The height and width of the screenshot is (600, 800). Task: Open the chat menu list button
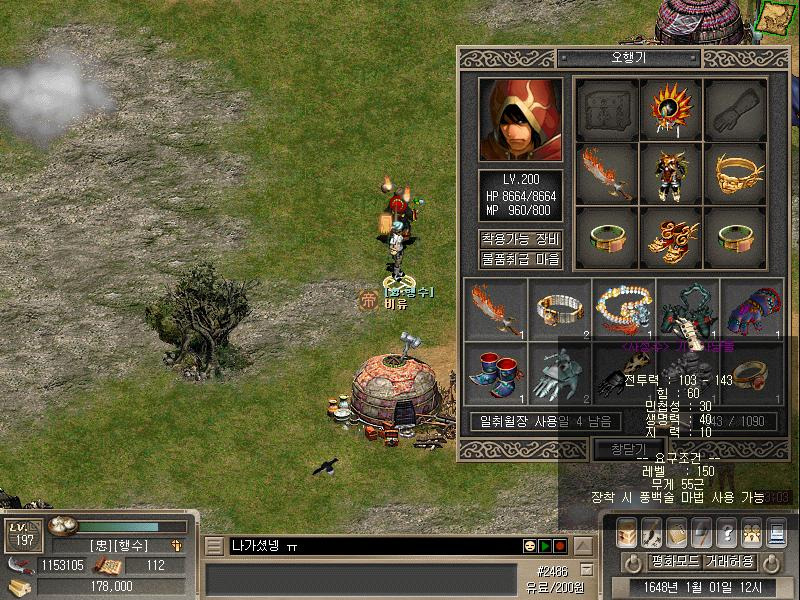[x=213, y=546]
